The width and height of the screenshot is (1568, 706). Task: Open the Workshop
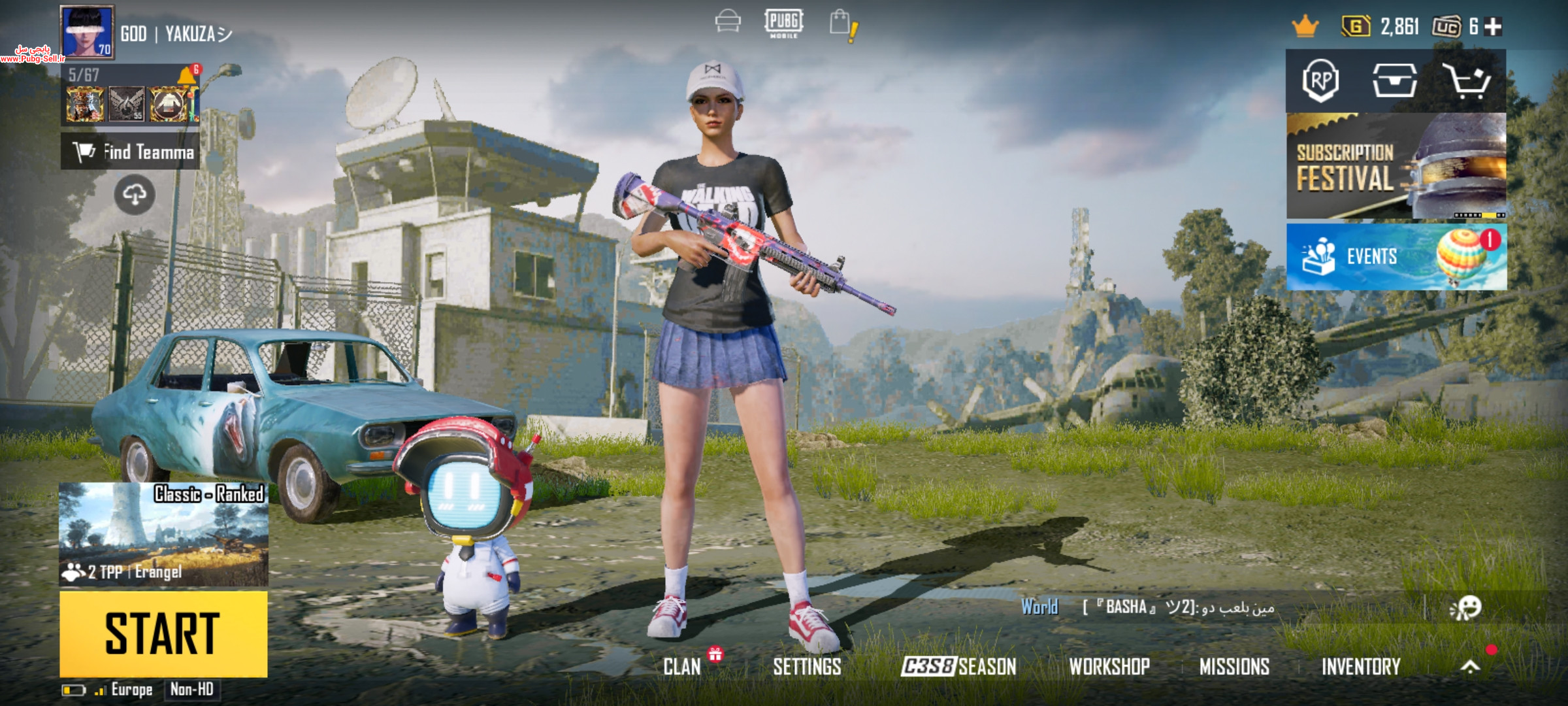[x=1109, y=666]
